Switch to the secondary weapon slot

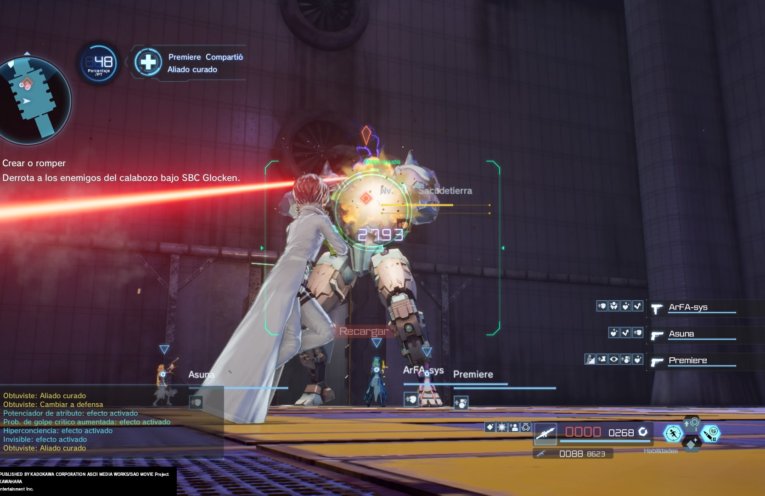click(541, 454)
